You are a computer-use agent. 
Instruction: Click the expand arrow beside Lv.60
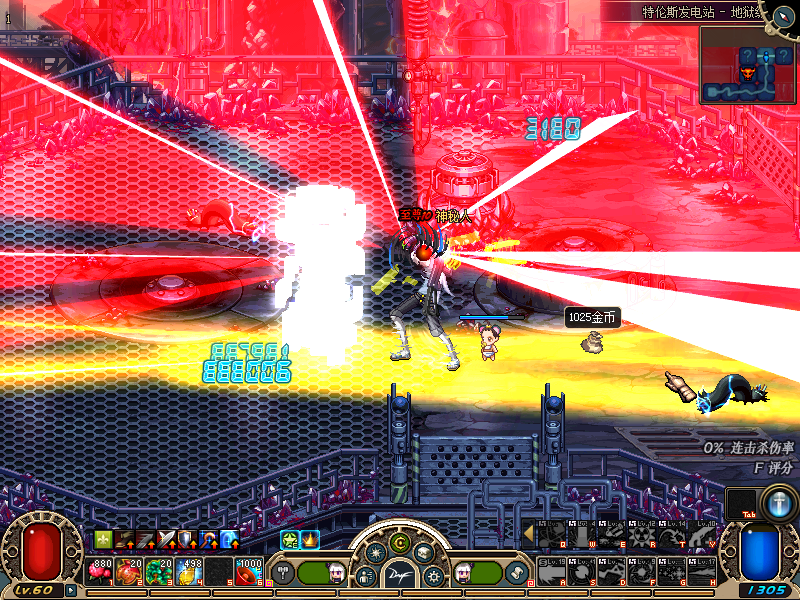coord(71,590)
